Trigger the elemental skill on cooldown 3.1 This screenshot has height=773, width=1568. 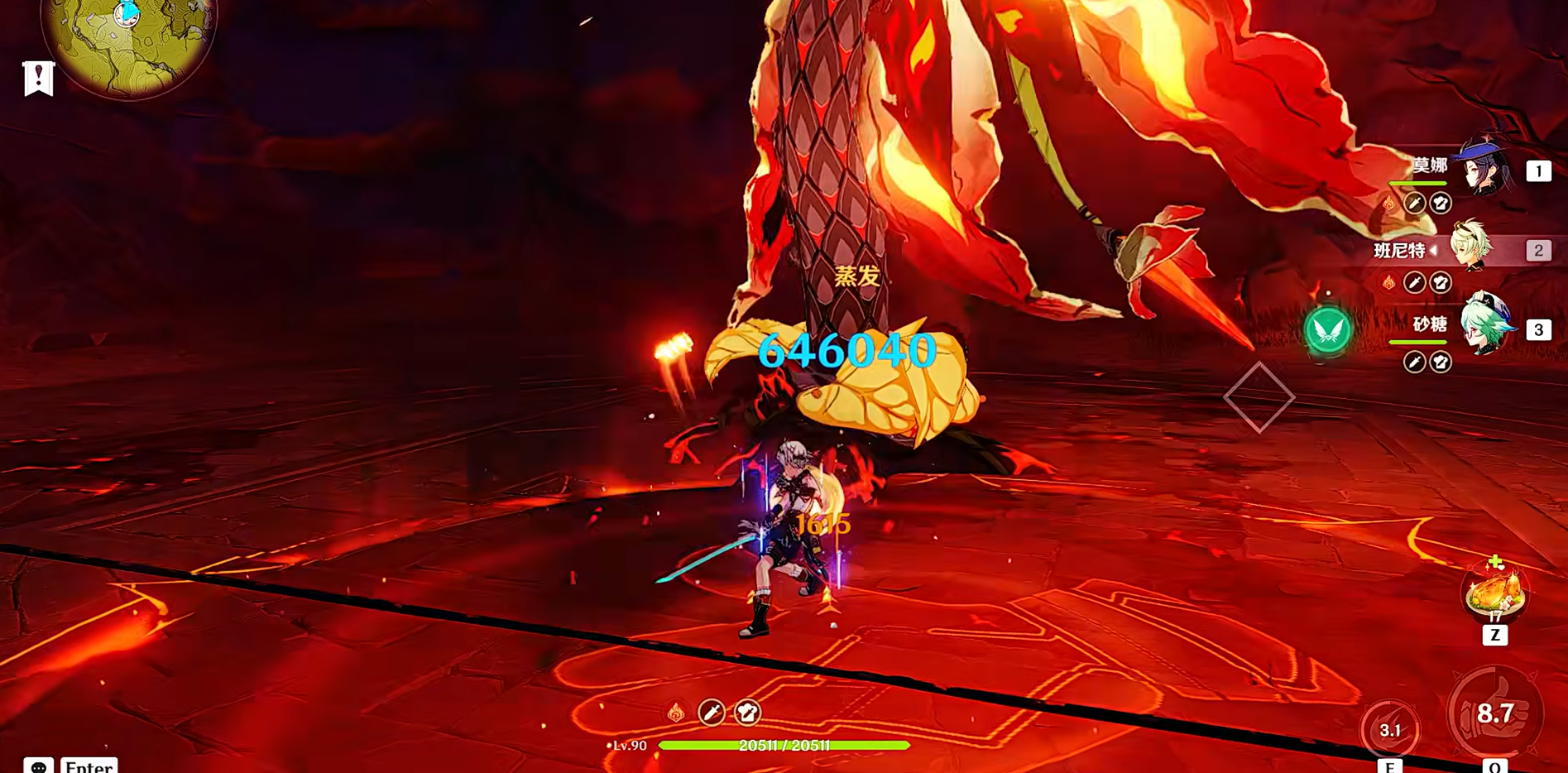click(1390, 729)
